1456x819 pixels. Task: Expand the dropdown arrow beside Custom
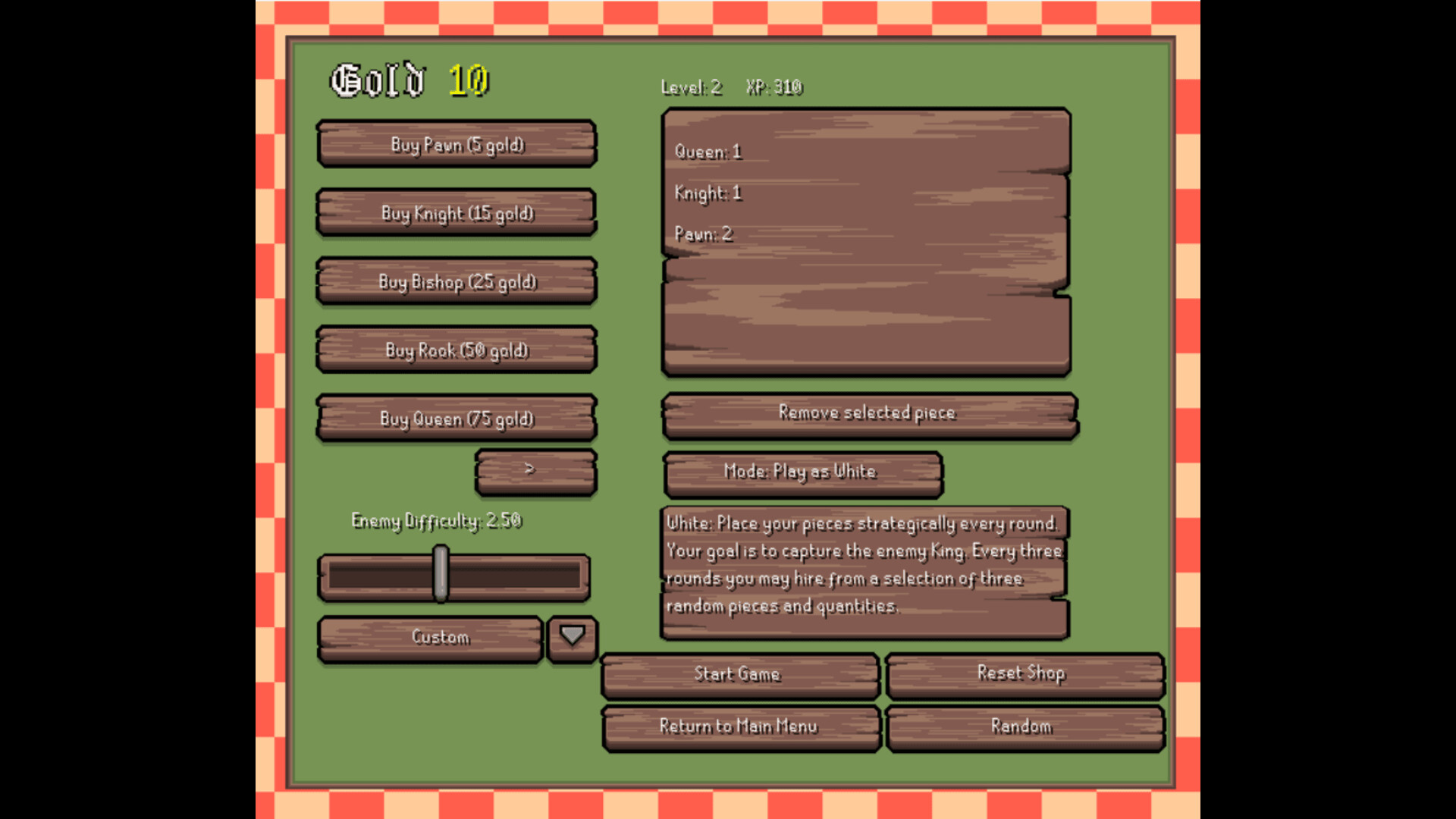pyautogui.click(x=571, y=638)
